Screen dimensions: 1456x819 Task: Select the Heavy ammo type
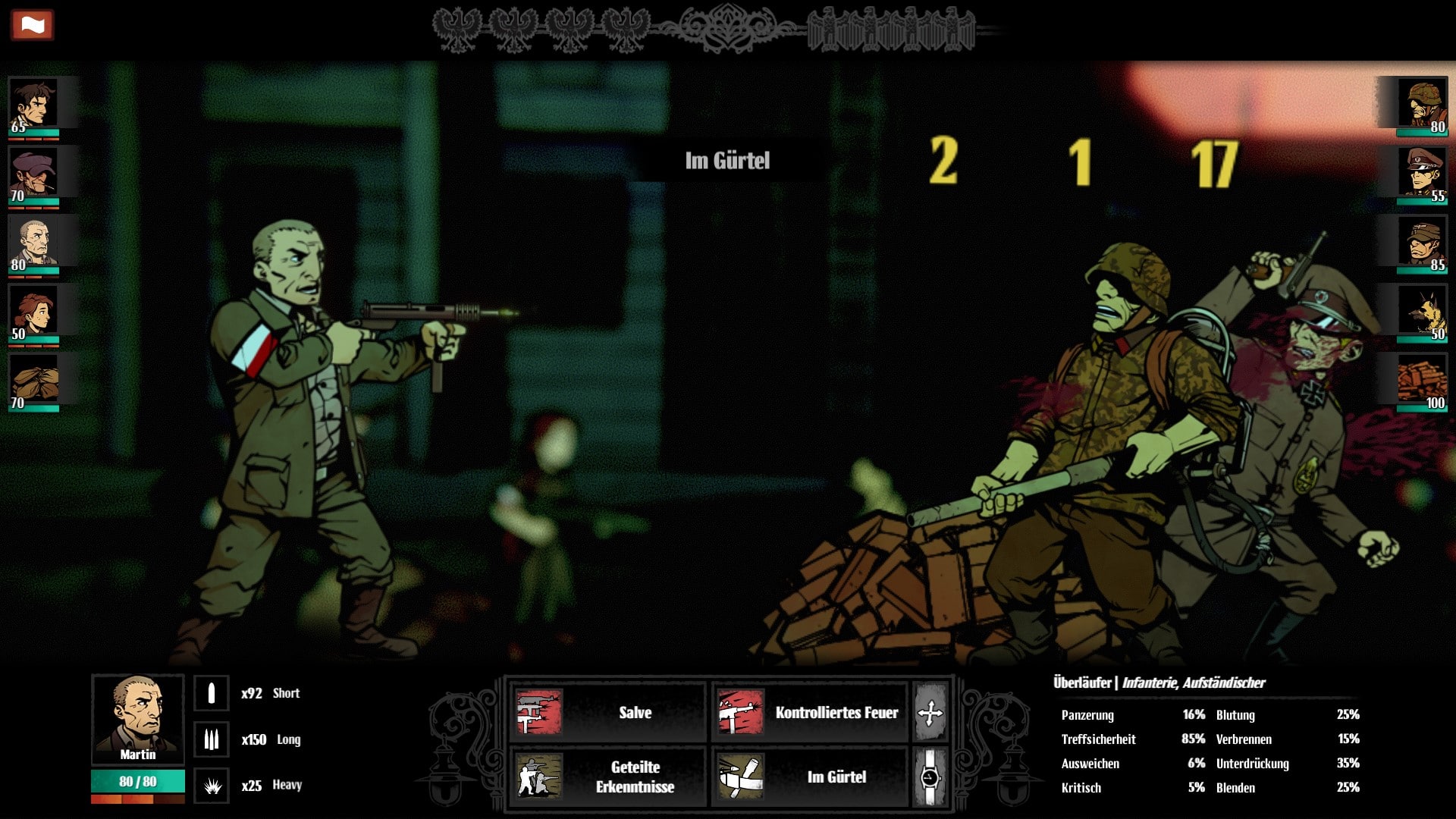(212, 786)
